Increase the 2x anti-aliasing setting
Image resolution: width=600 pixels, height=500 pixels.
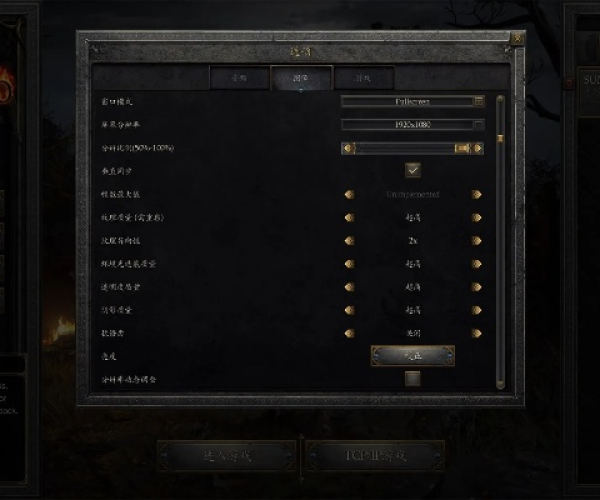coord(477,241)
